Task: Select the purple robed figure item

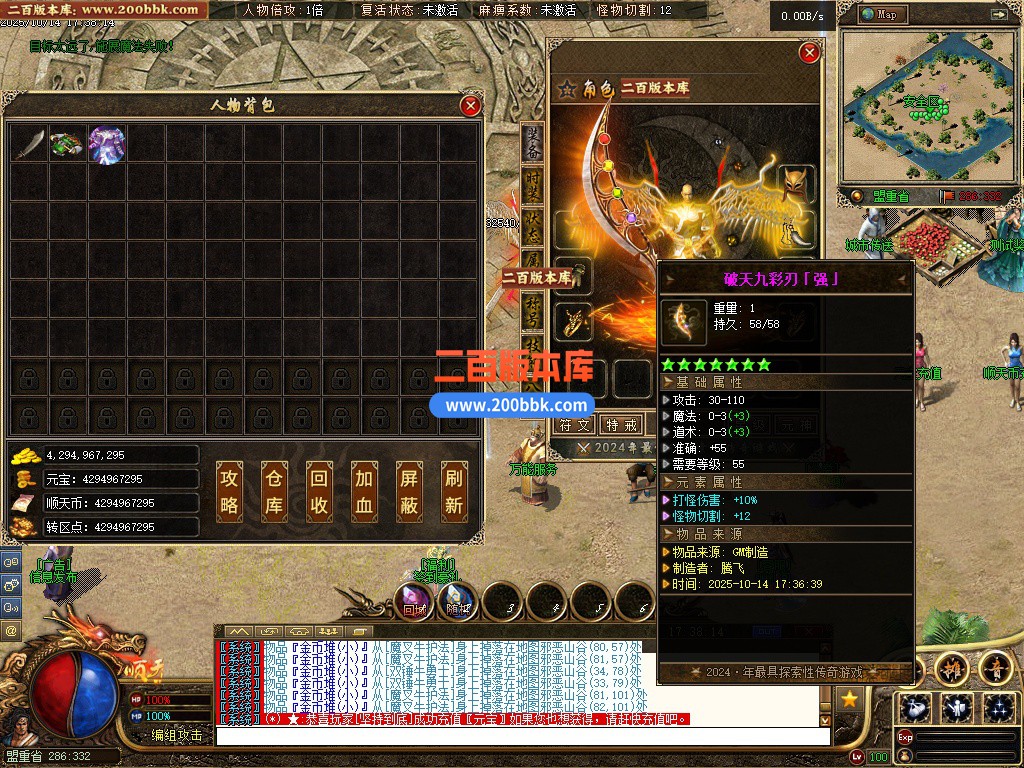Action: [107, 144]
